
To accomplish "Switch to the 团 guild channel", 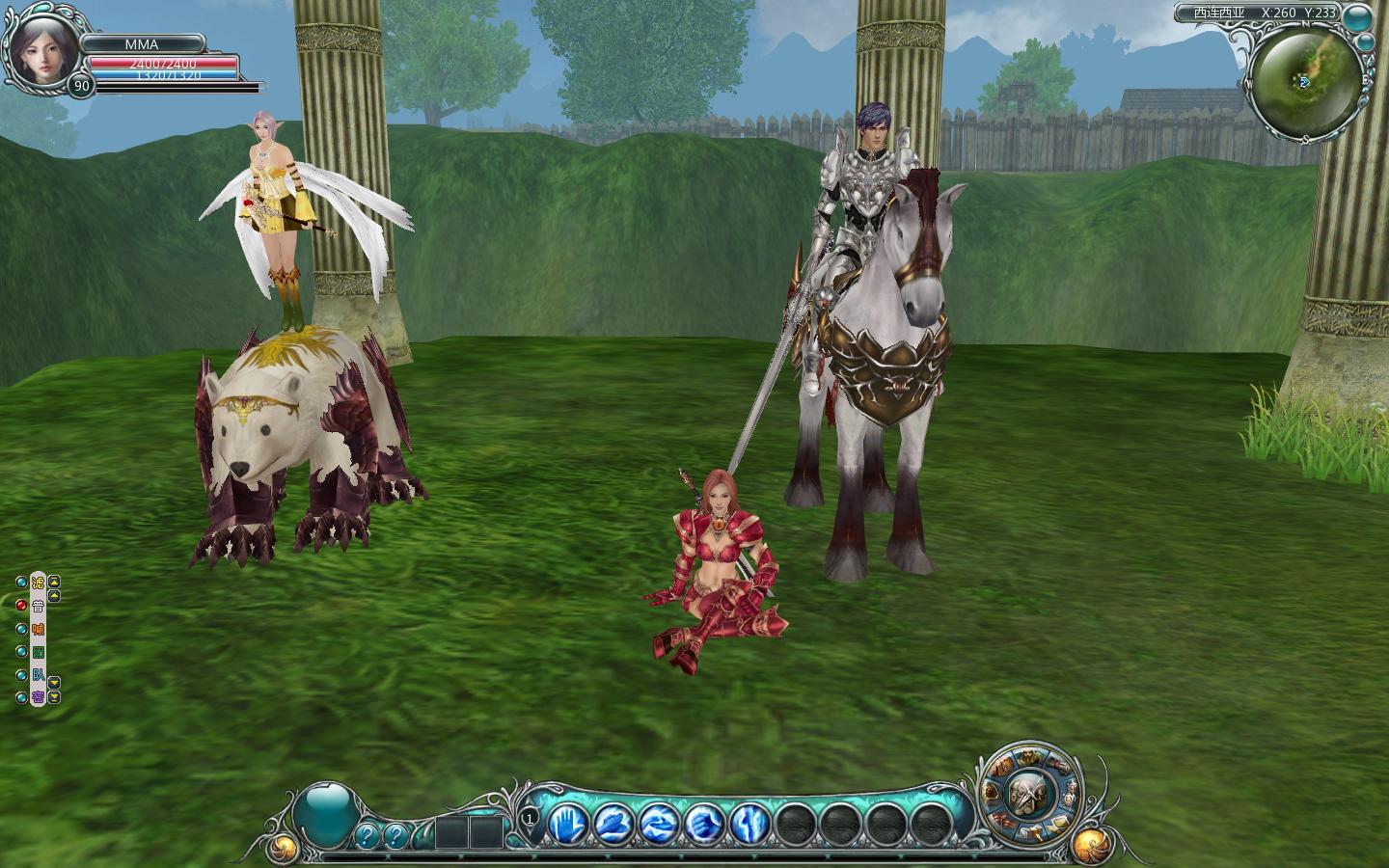I will [x=39, y=652].
